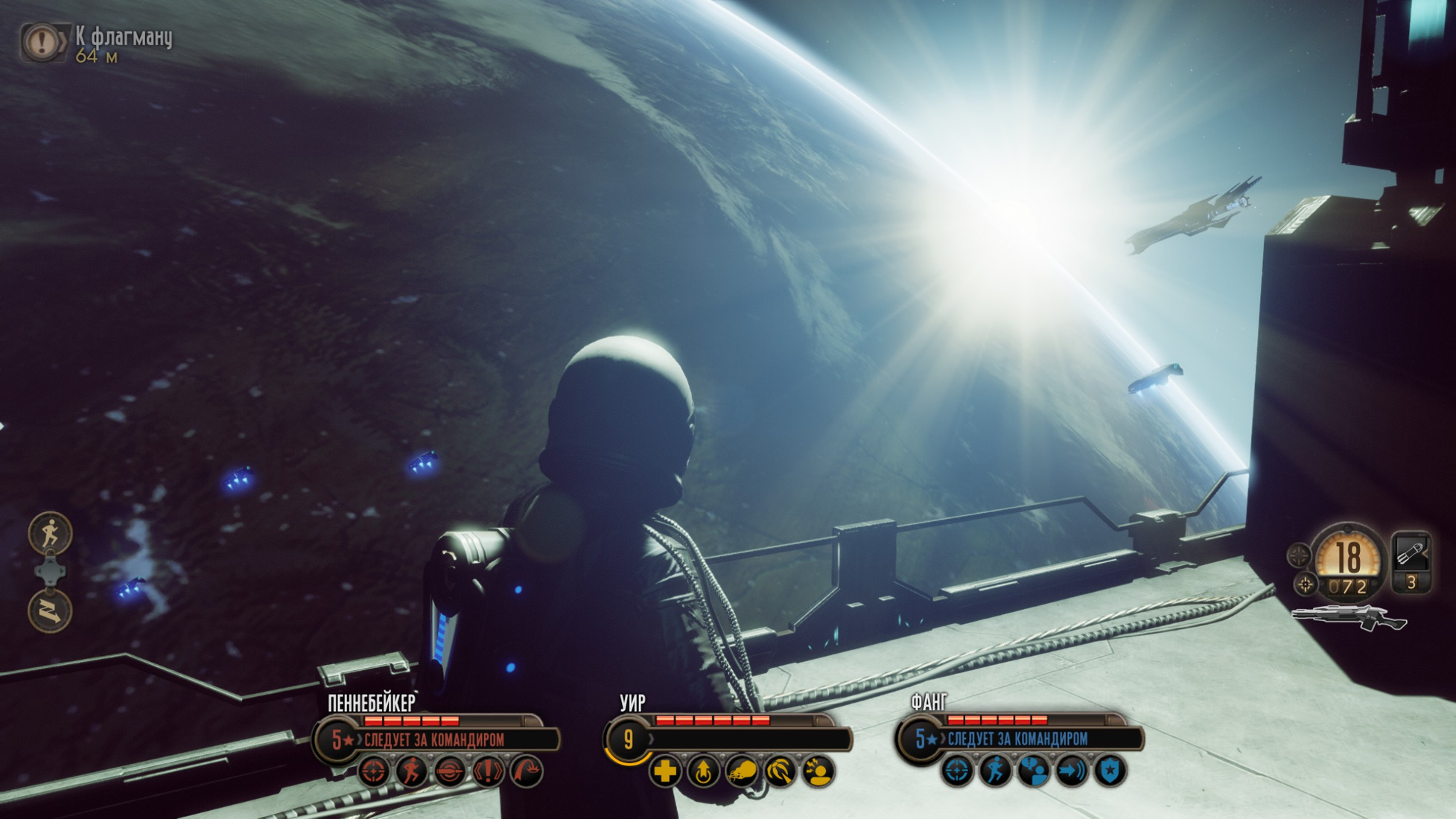Activate Уир's yellow radiating beam ability
The width and height of the screenshot is (1456, 819).
(780, 772)
